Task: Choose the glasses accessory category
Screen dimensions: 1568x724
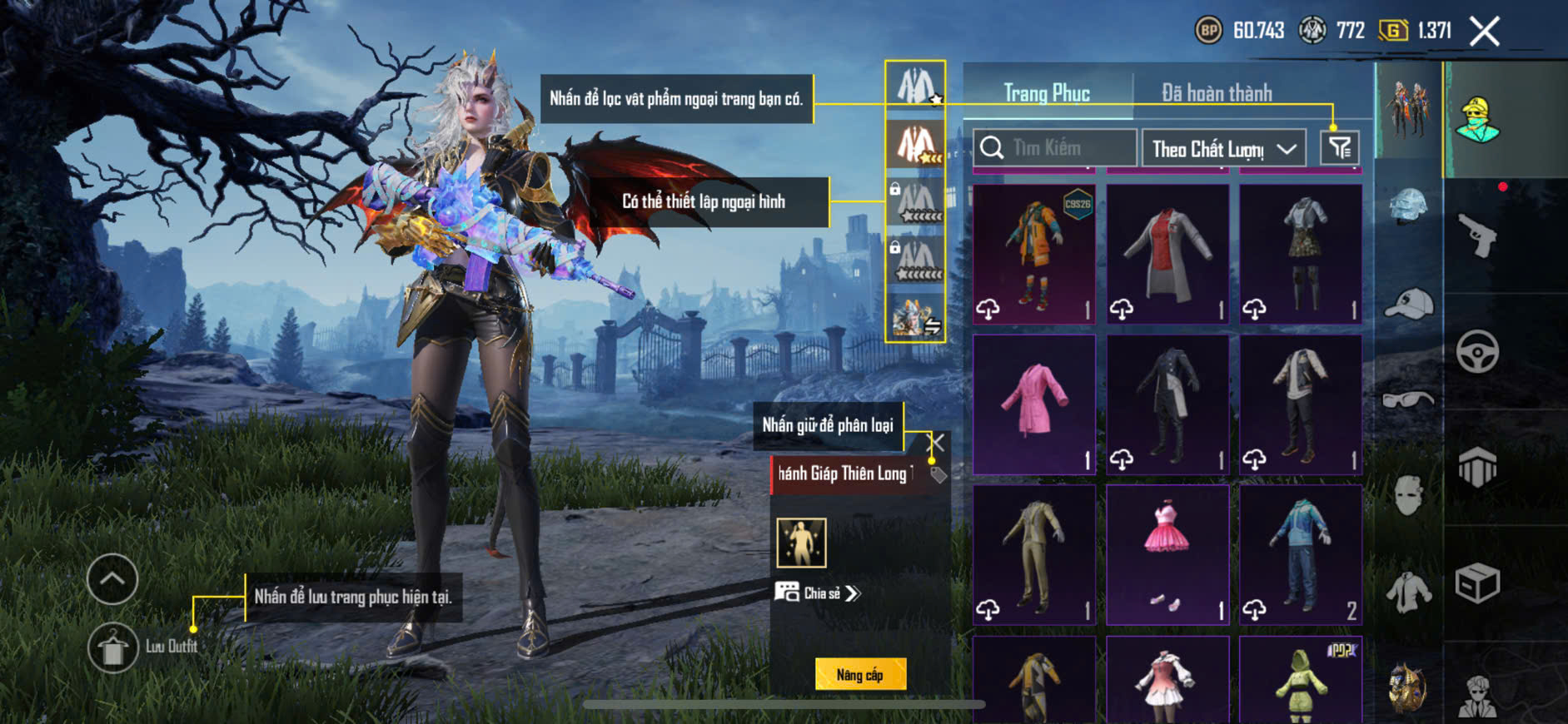Action: [1408, 400]
